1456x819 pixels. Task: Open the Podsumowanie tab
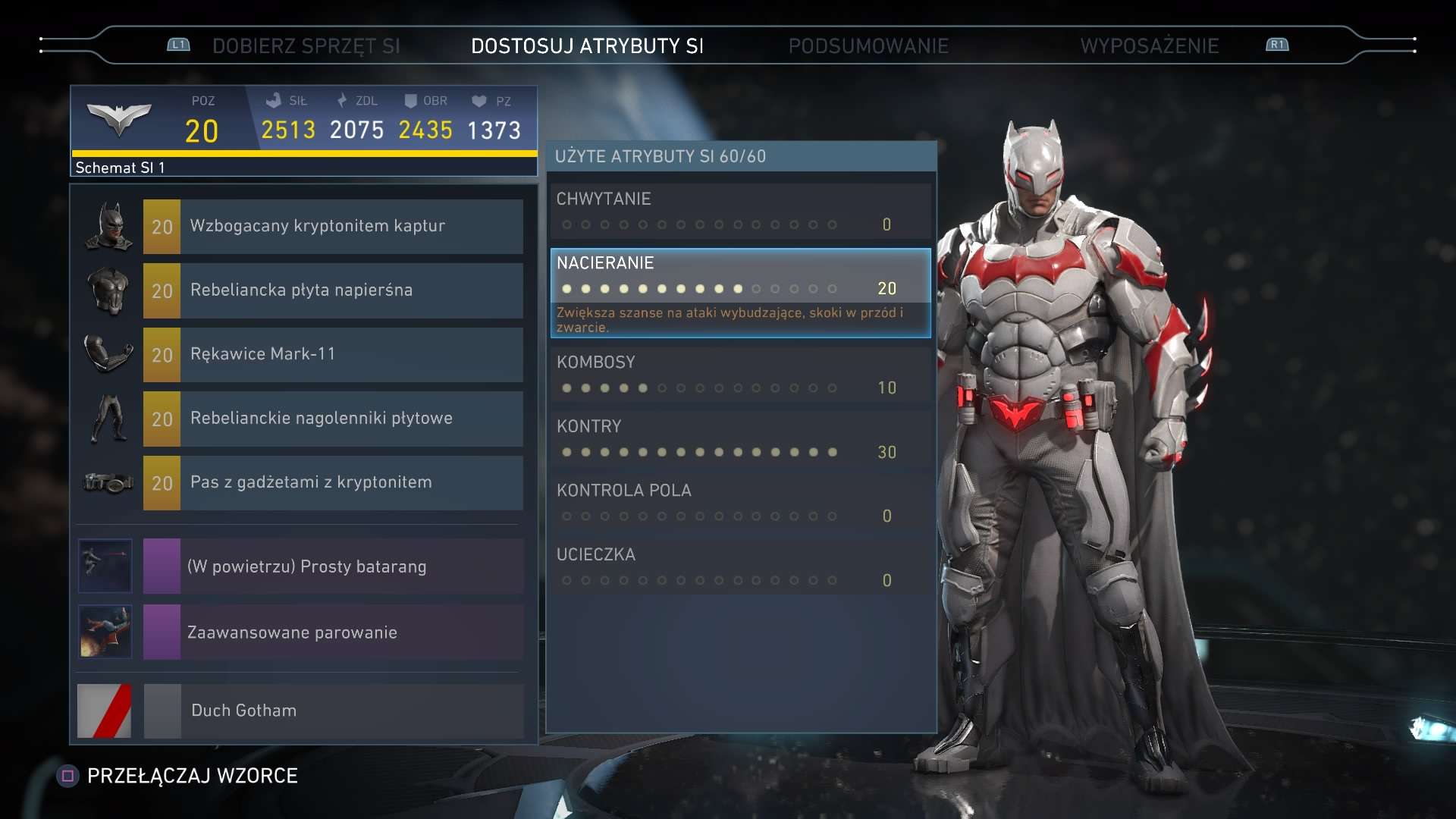868,46
